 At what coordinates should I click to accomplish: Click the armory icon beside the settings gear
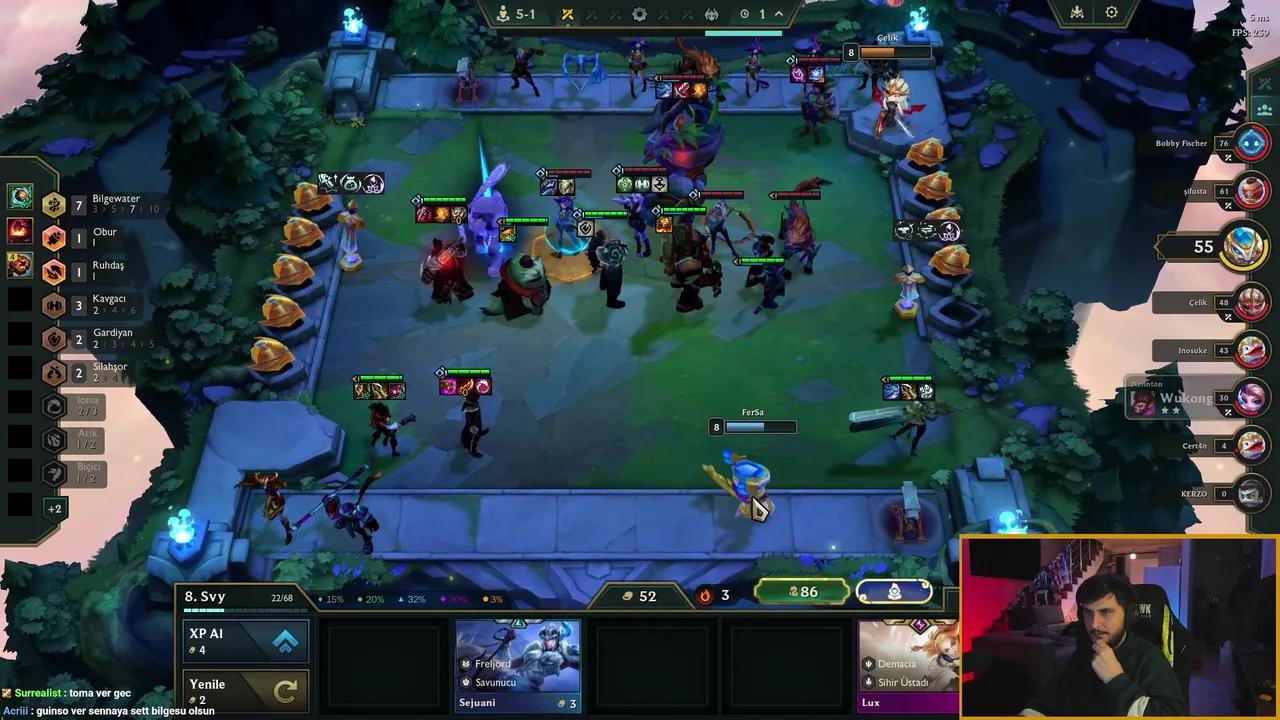(x=1077, y=13)
